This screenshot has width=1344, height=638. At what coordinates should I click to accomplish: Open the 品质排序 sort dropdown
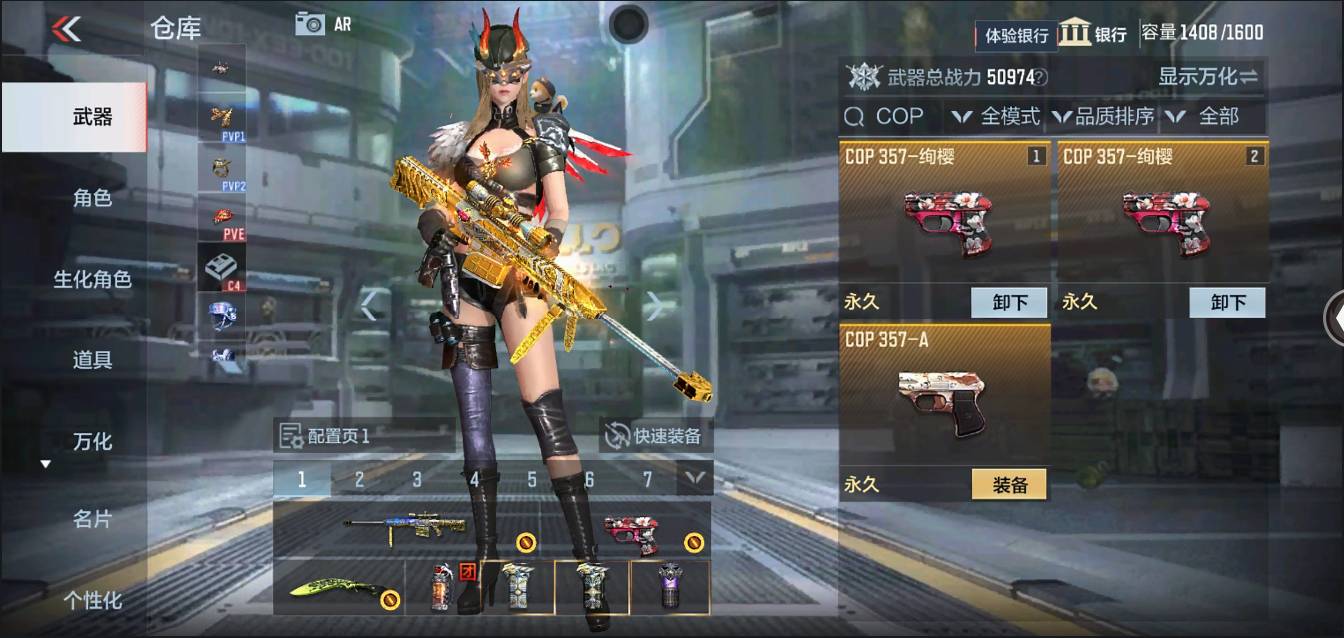pyautogui.click(x=1103, y=117)
